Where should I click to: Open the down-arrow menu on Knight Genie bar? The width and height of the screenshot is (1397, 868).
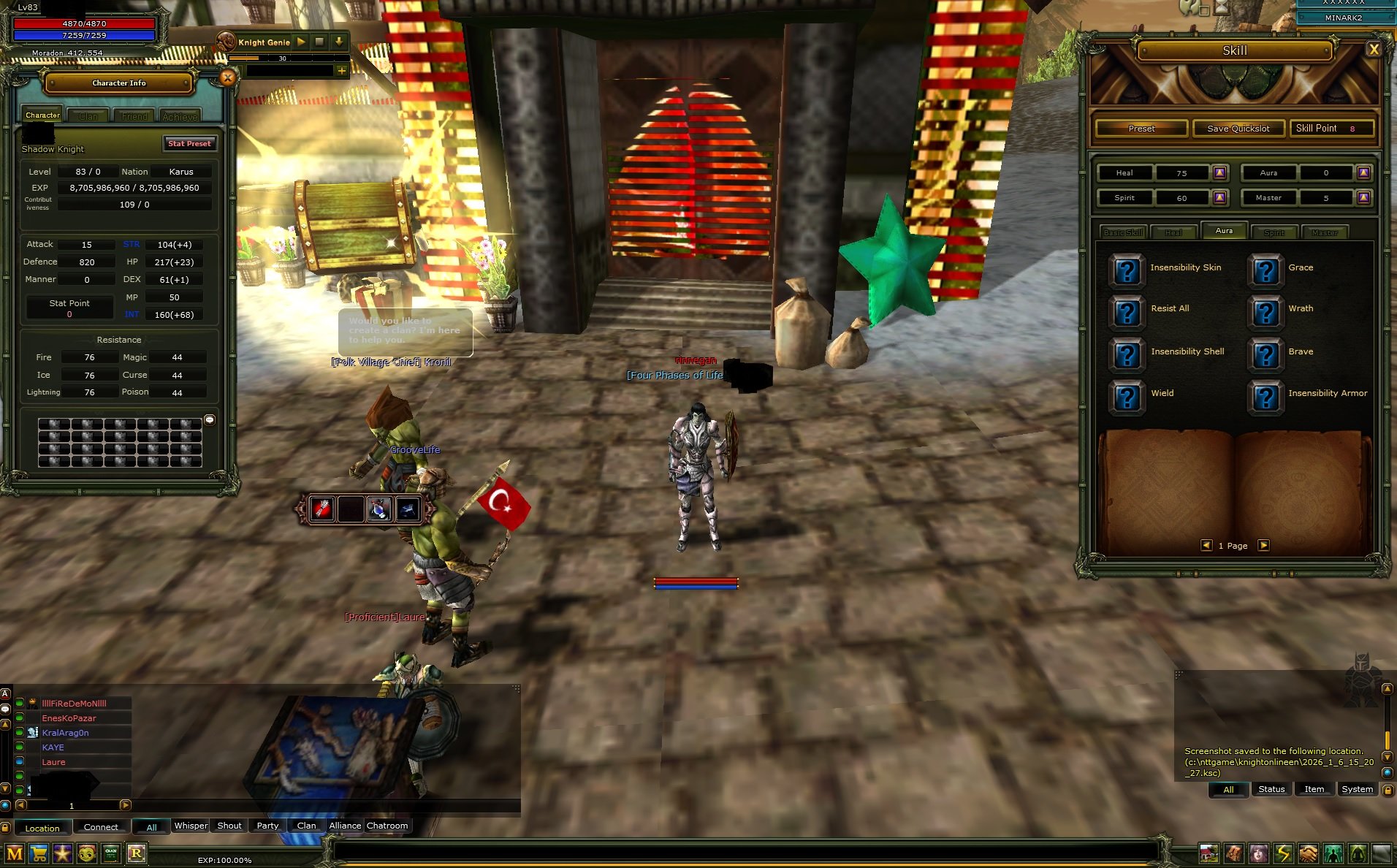pyautogui.click(x=338, y=42)
